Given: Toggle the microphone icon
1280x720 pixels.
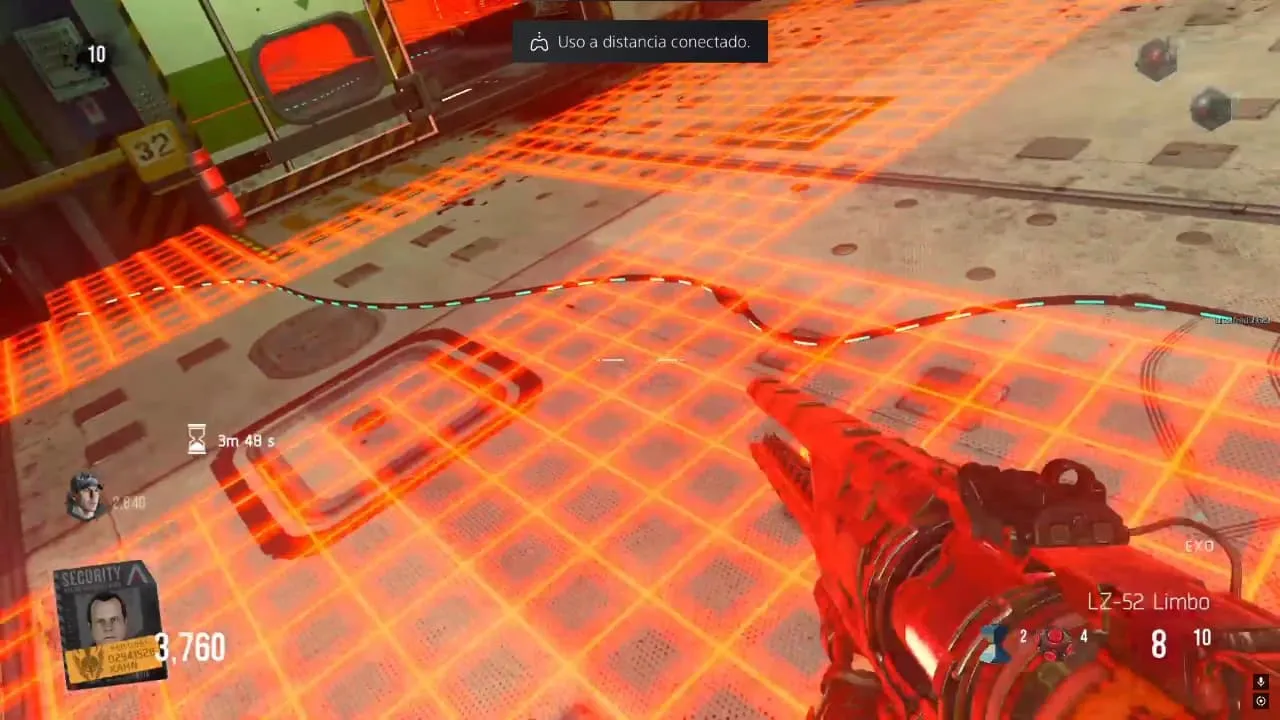Looking at the screenshot, I should click(x=1261, y=682).
